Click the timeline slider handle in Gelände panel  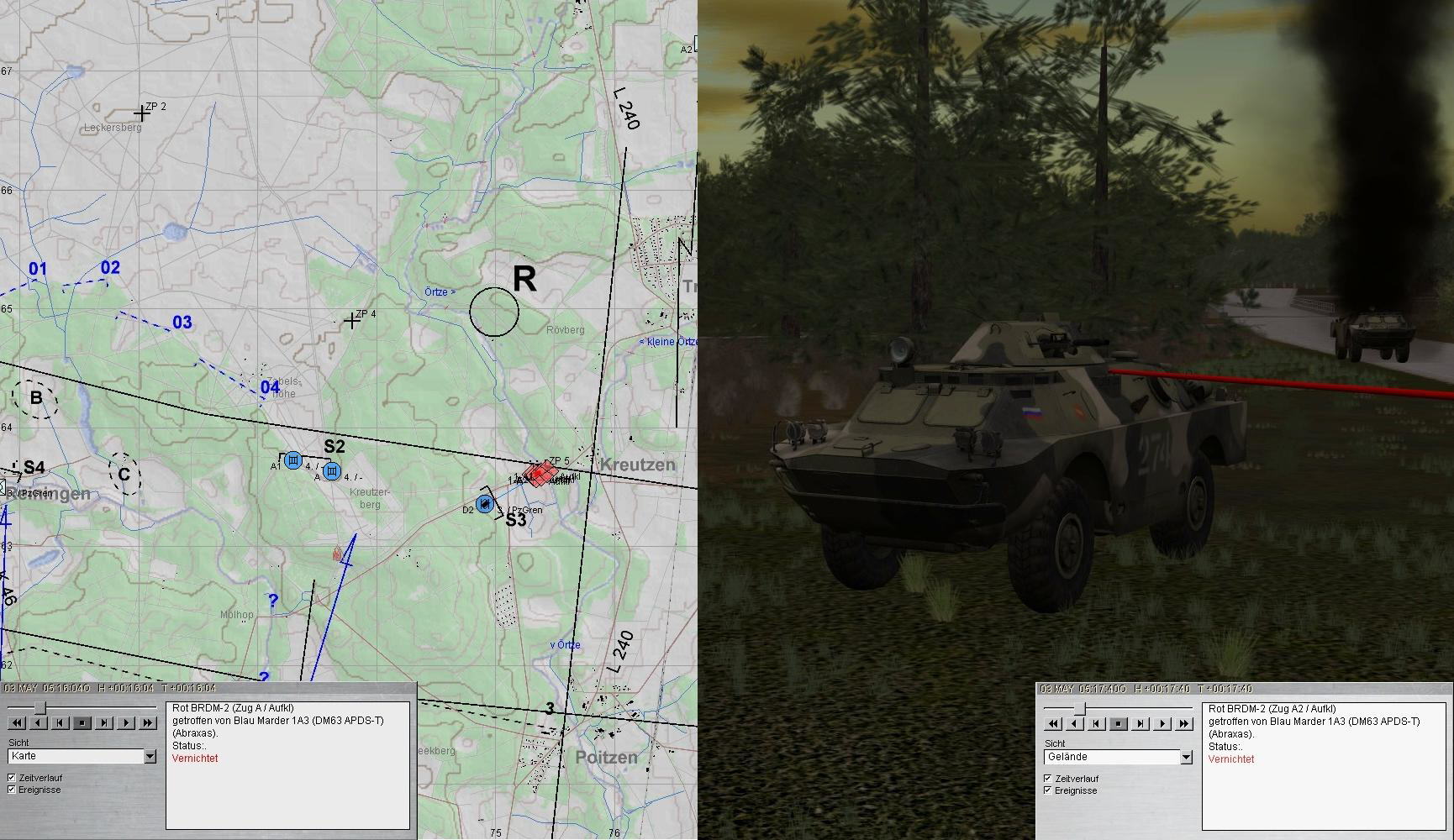coord(1079,709)
